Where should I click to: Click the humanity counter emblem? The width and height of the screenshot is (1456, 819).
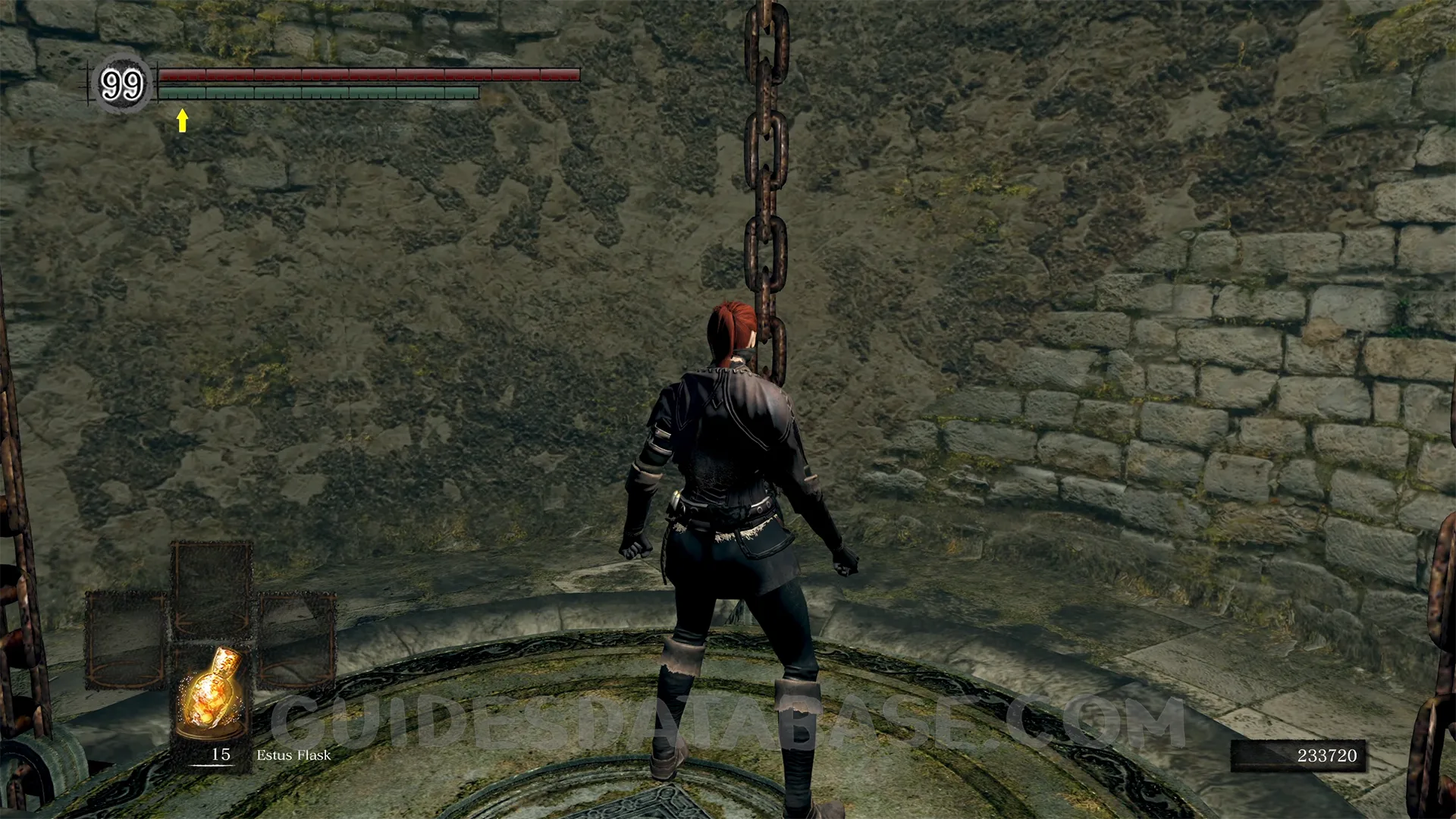click(122, 84)
